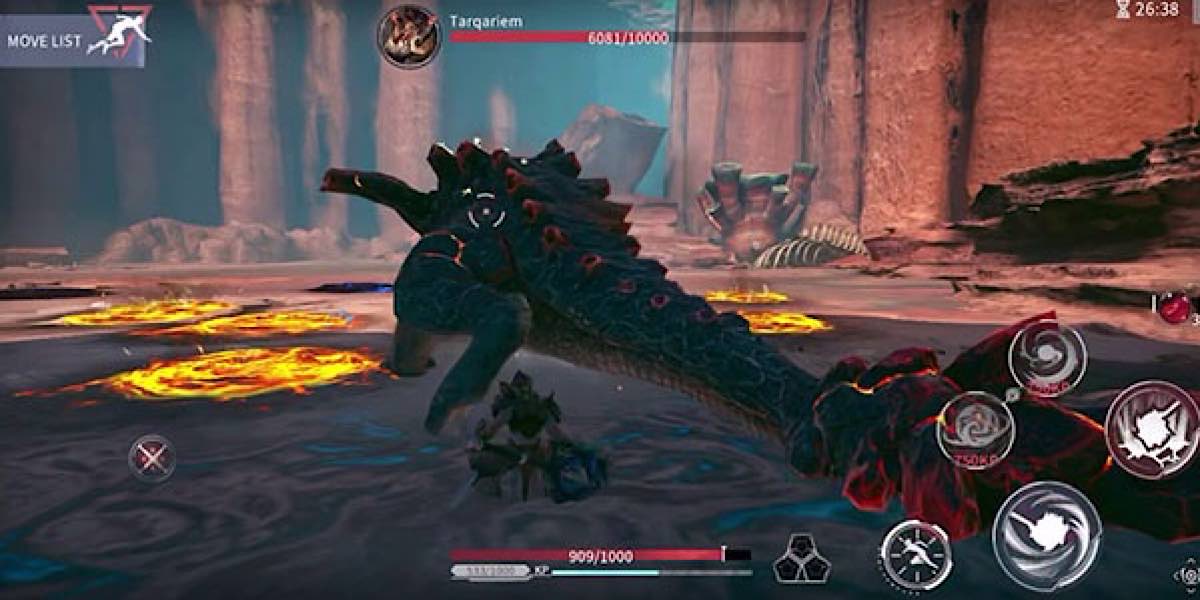Activate the crossed-swords icon with red X
The image size is (1200, 600).
click(152, 459)
